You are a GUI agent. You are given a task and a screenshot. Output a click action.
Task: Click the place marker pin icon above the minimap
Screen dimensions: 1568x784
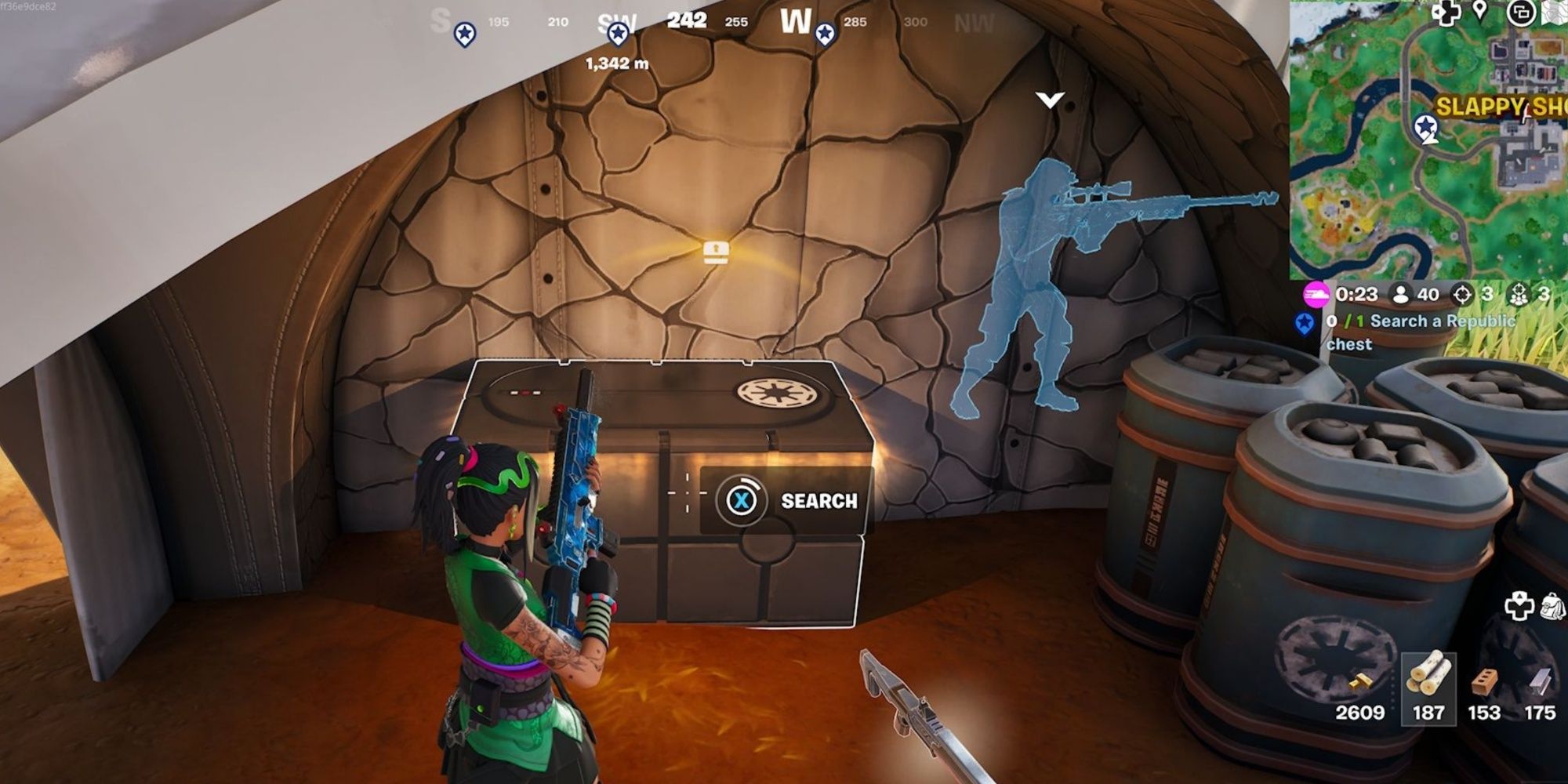coord(1480,11)
